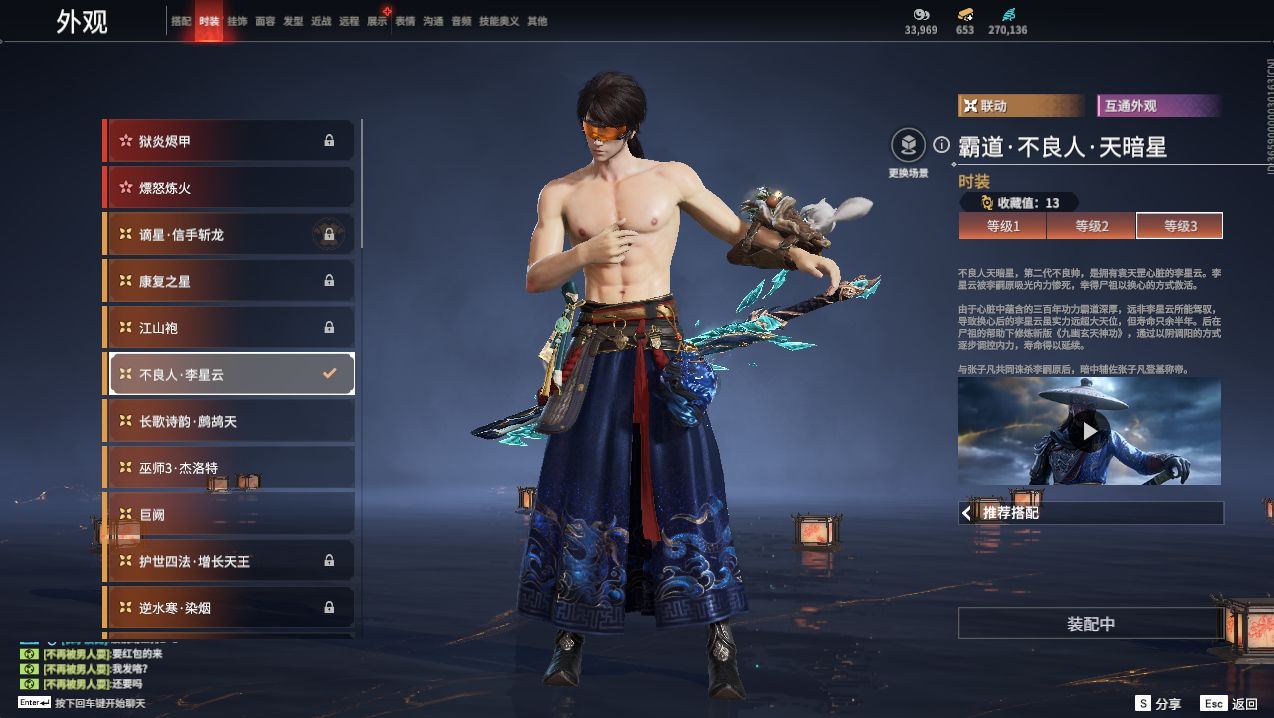
Task: Click the 装配中 equip button
Action: (1090, 624)
